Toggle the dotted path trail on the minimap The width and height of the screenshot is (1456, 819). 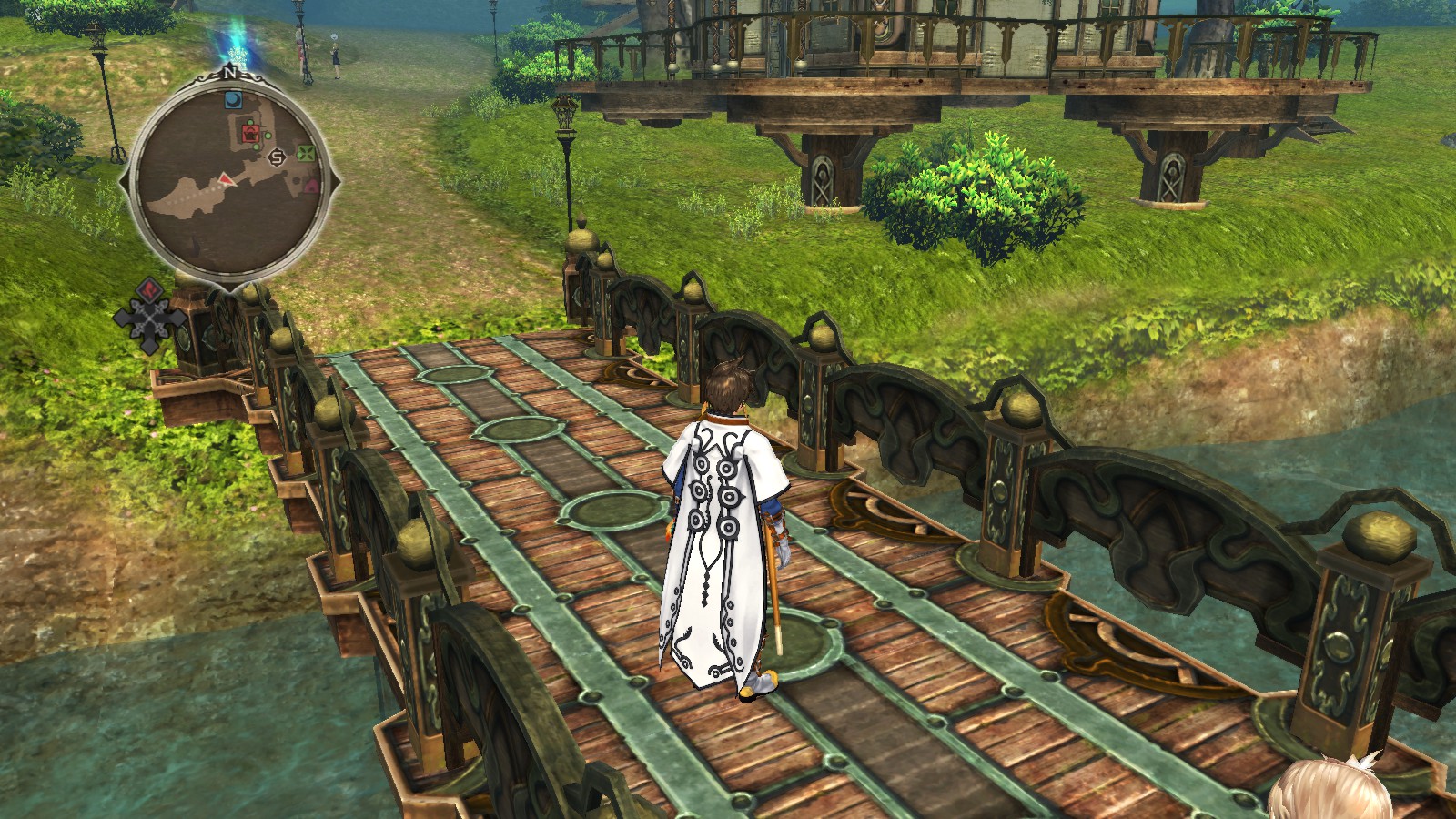tap(196, 197)
